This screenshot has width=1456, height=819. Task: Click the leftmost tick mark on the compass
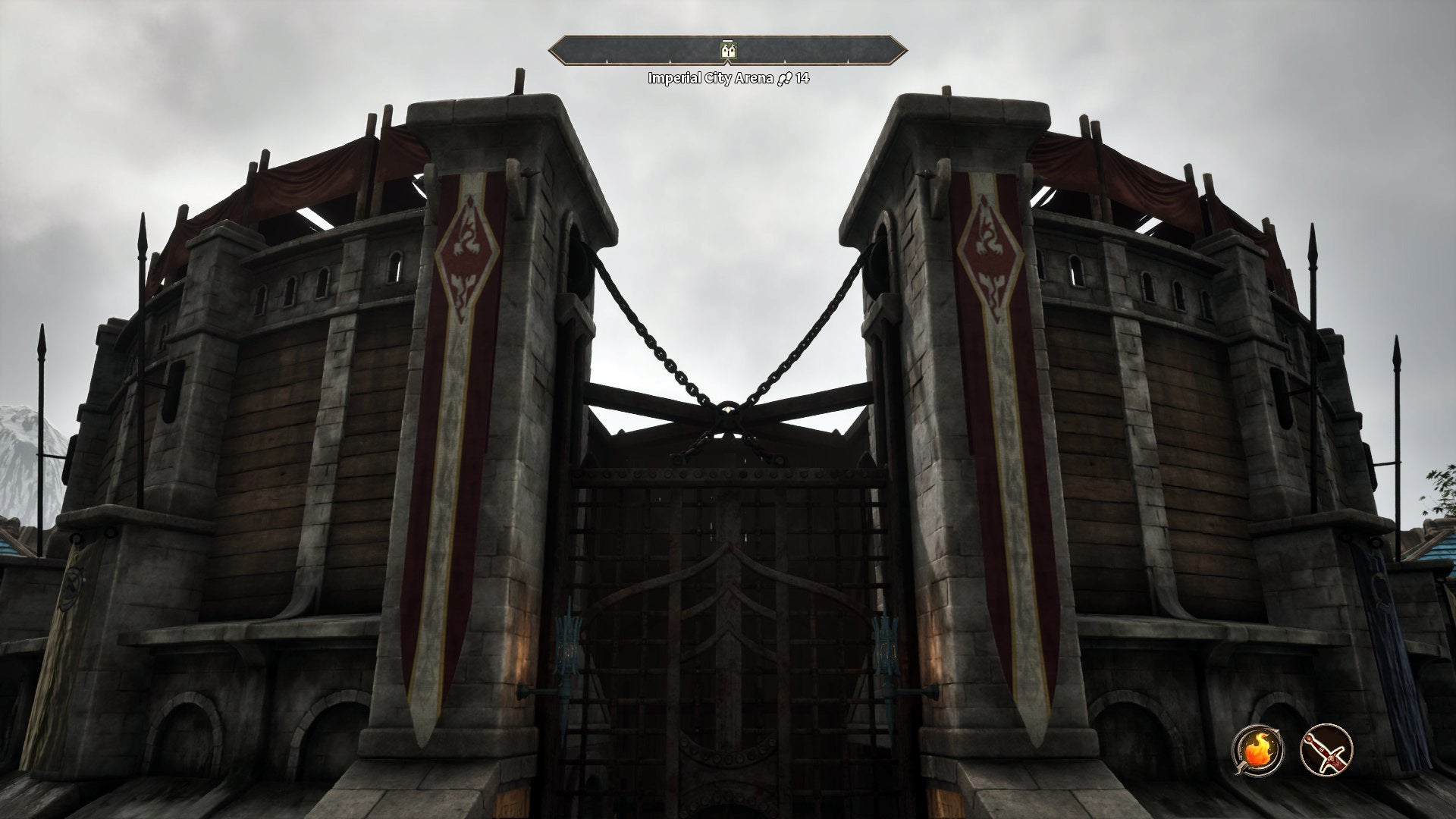tap(607, 61)
